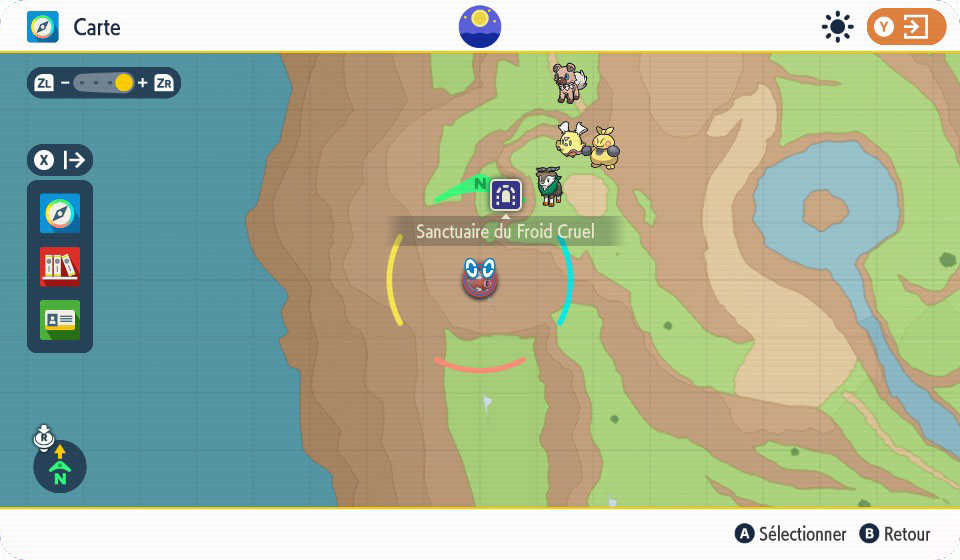Open the Pokédex red books icon

click(60, 267)
